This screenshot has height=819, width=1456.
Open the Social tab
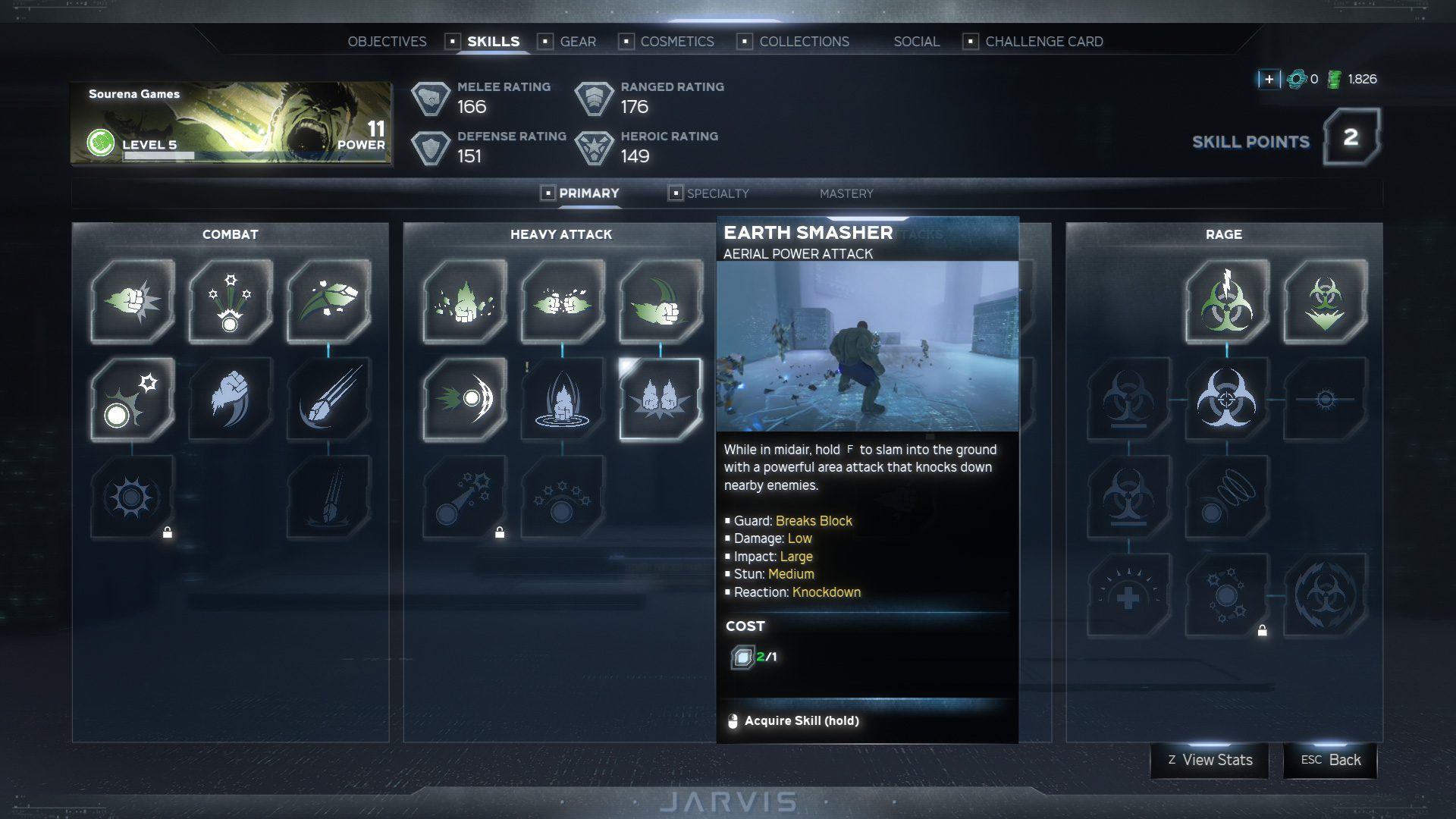click(916, 42)
